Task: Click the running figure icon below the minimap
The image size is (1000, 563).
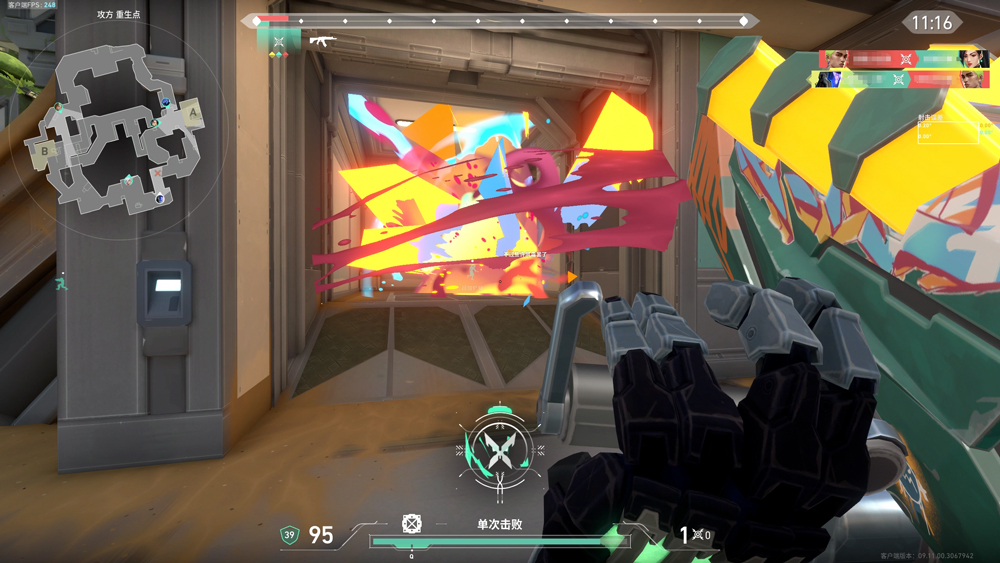Action: pyautogui.click(x=62, y=281)
